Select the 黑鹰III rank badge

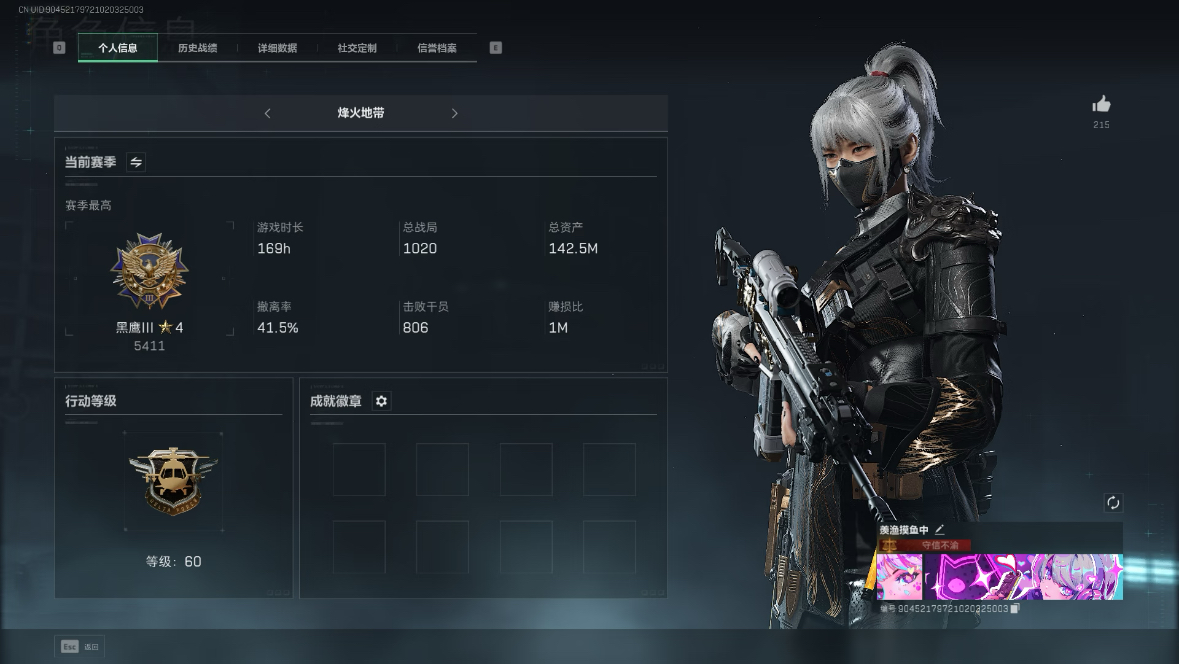coord(149,272)
